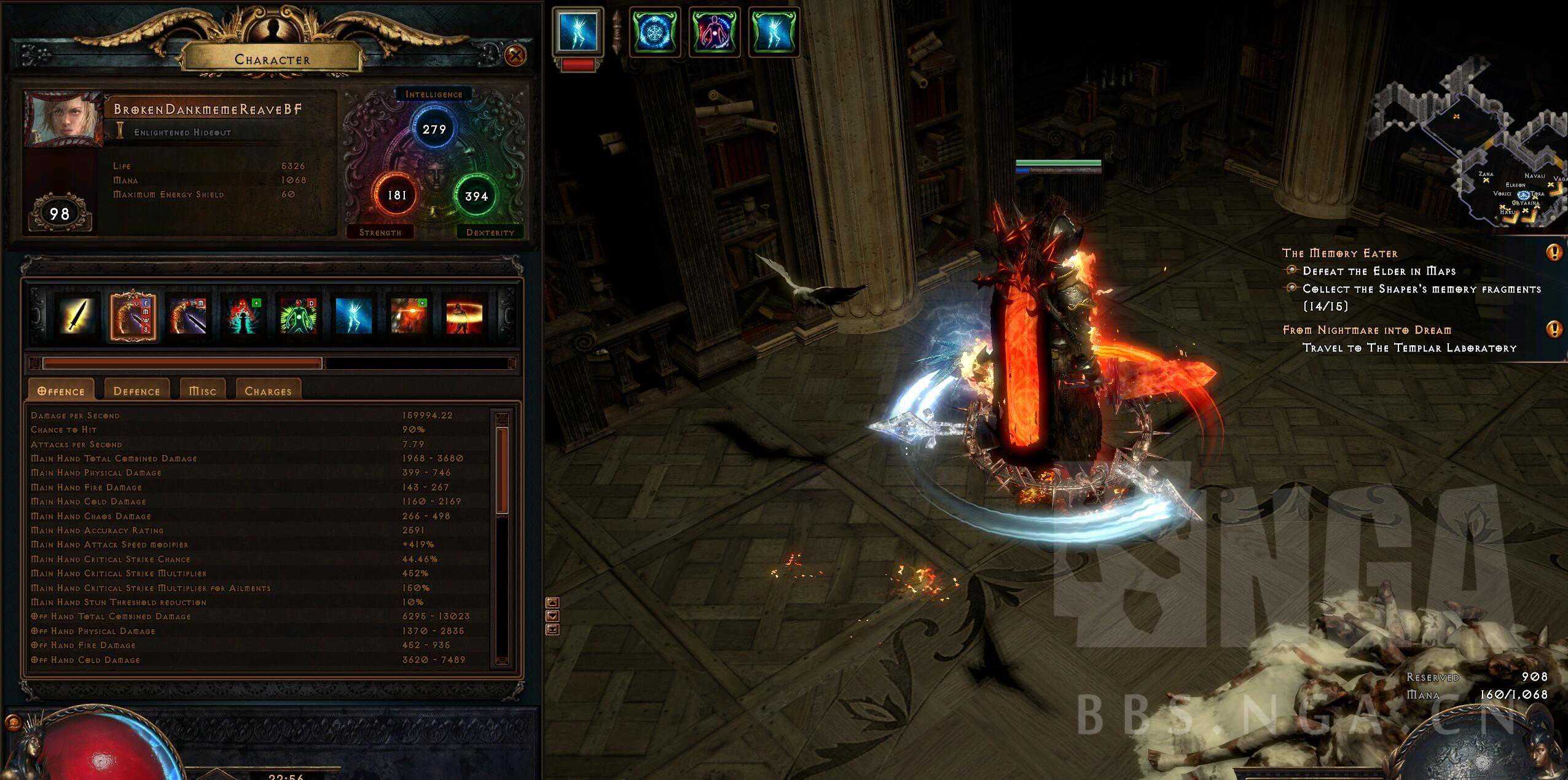
Task: Open The Memory Eater quest alert icon
Action: tap(1554, 252)
